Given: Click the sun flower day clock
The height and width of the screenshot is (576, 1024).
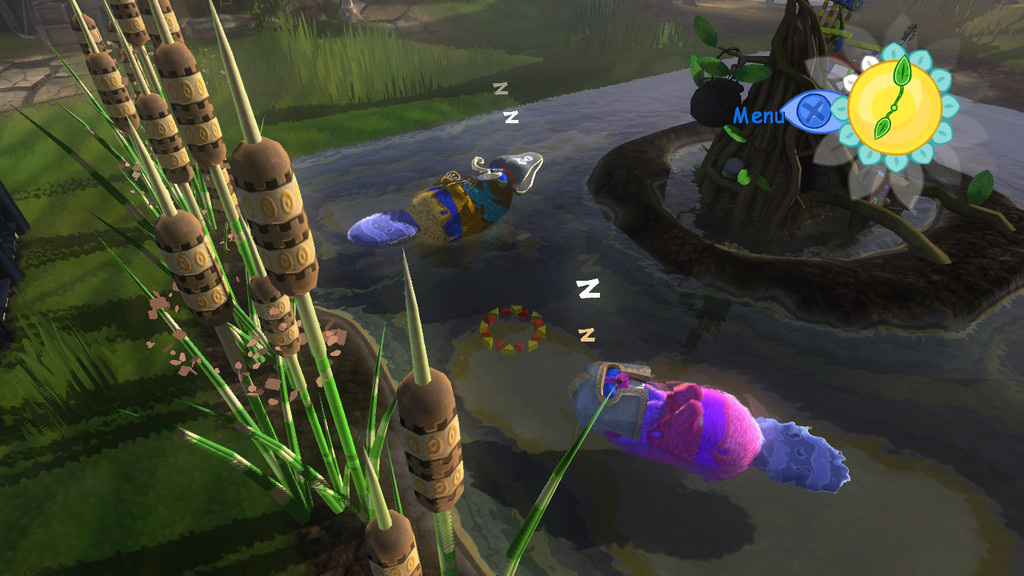Looking at the screenshot, I should point(895,106).
